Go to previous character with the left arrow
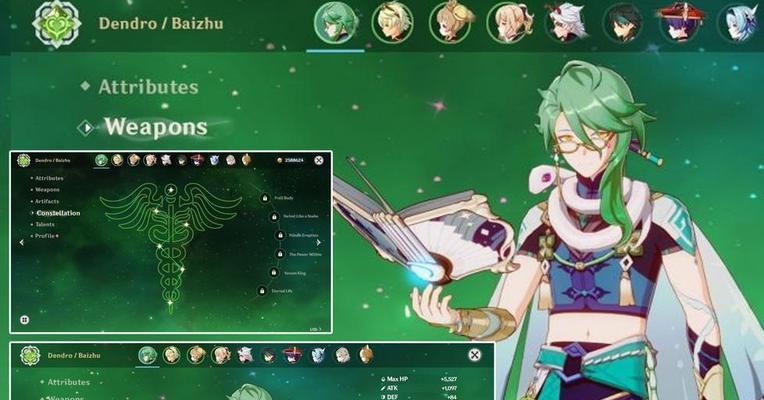 coord(22,242)
